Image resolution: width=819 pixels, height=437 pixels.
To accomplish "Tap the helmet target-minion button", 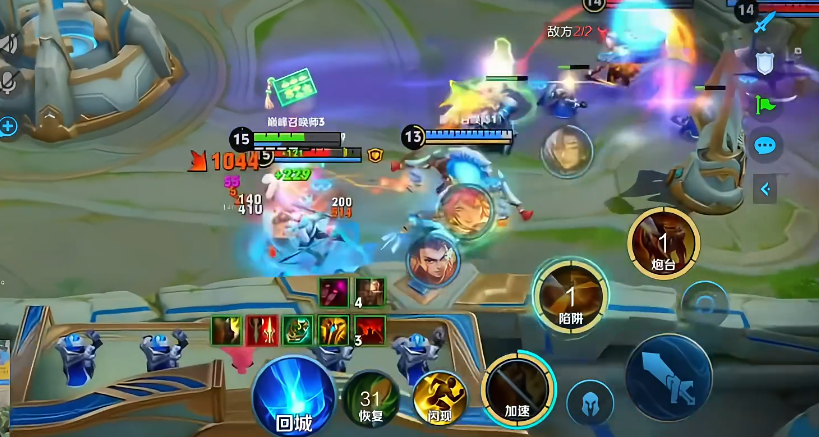I will [590, 404].
